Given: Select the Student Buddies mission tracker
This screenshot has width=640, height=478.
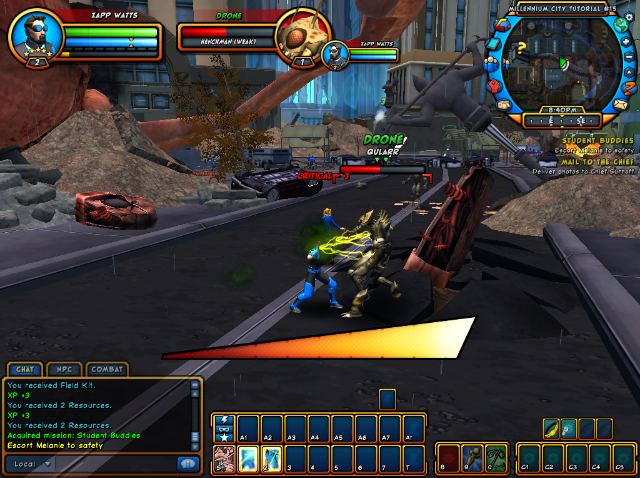Looking at the screenshot, I should coord(598,141).
